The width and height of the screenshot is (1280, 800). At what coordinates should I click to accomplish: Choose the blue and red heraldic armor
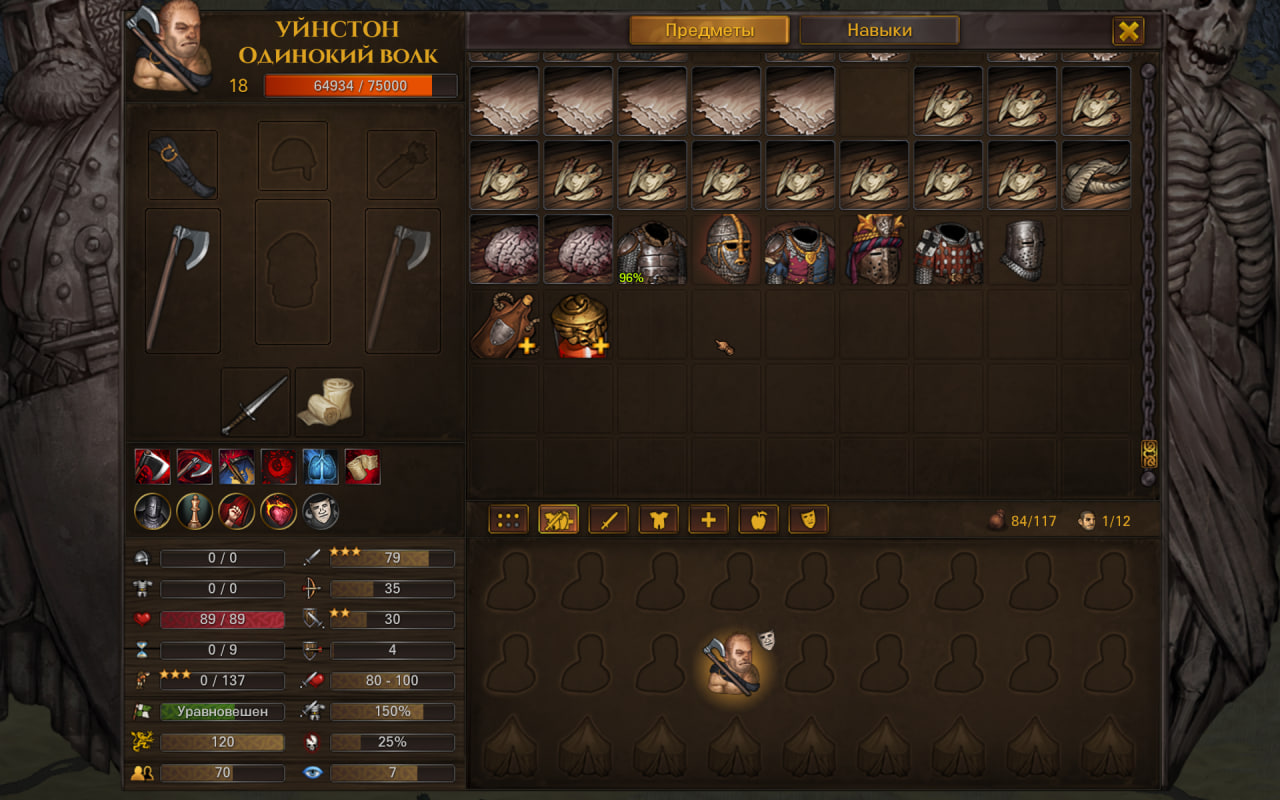pos(800,249)
